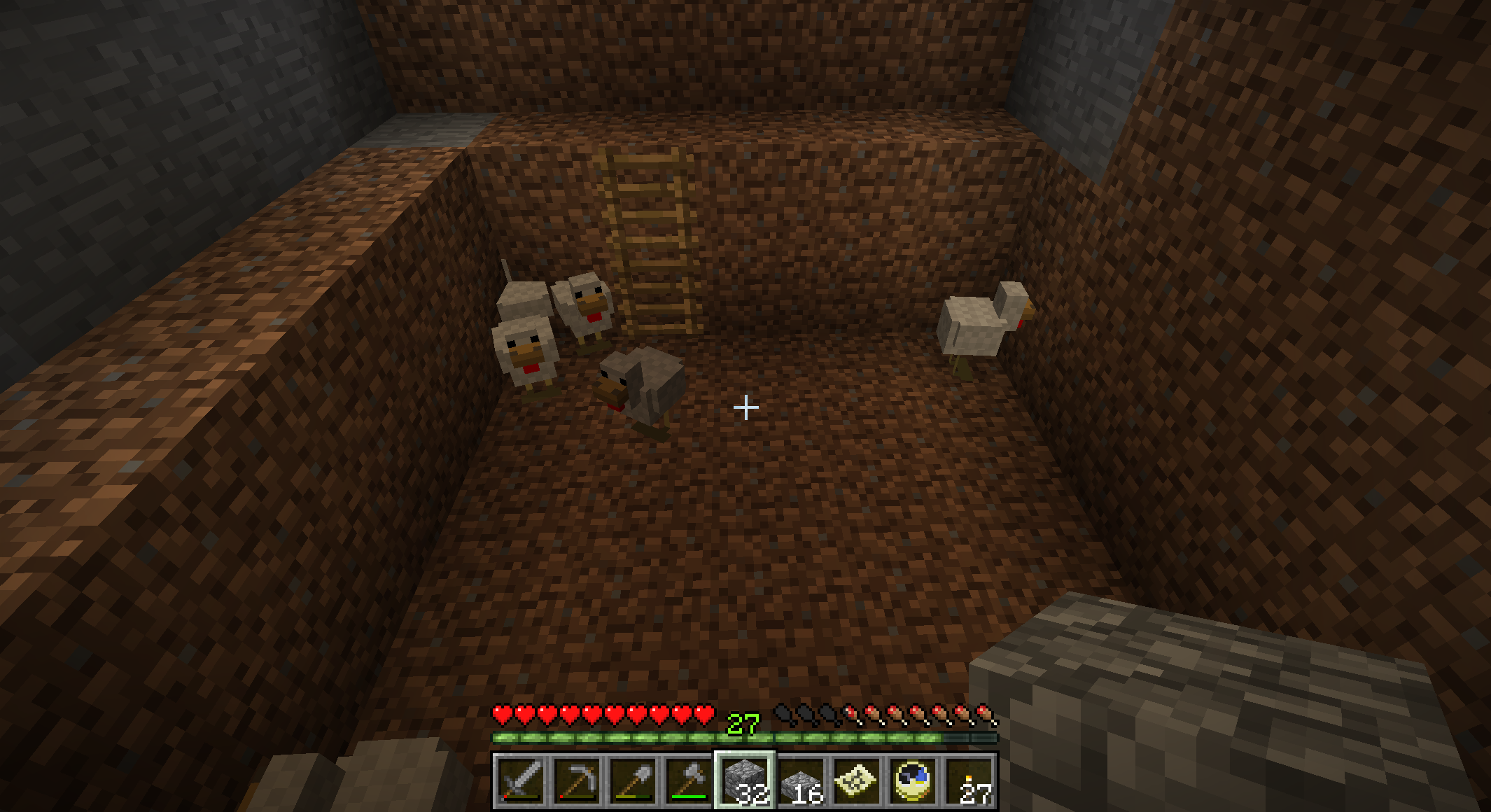Choose the clock in the hotbar
The image size is (1491, 812).
click(x=913, y=780)
